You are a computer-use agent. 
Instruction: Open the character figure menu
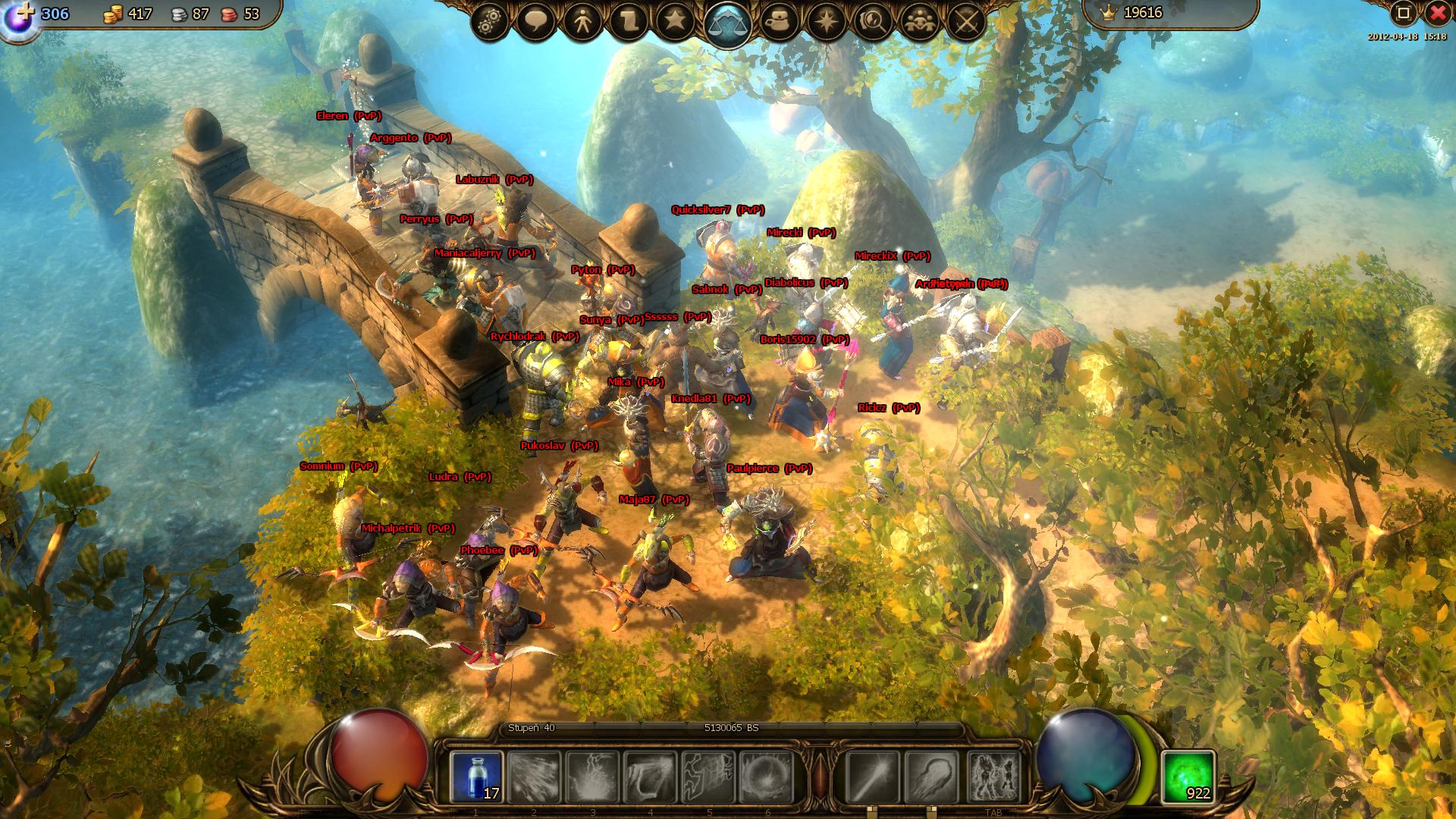(583, 22)
